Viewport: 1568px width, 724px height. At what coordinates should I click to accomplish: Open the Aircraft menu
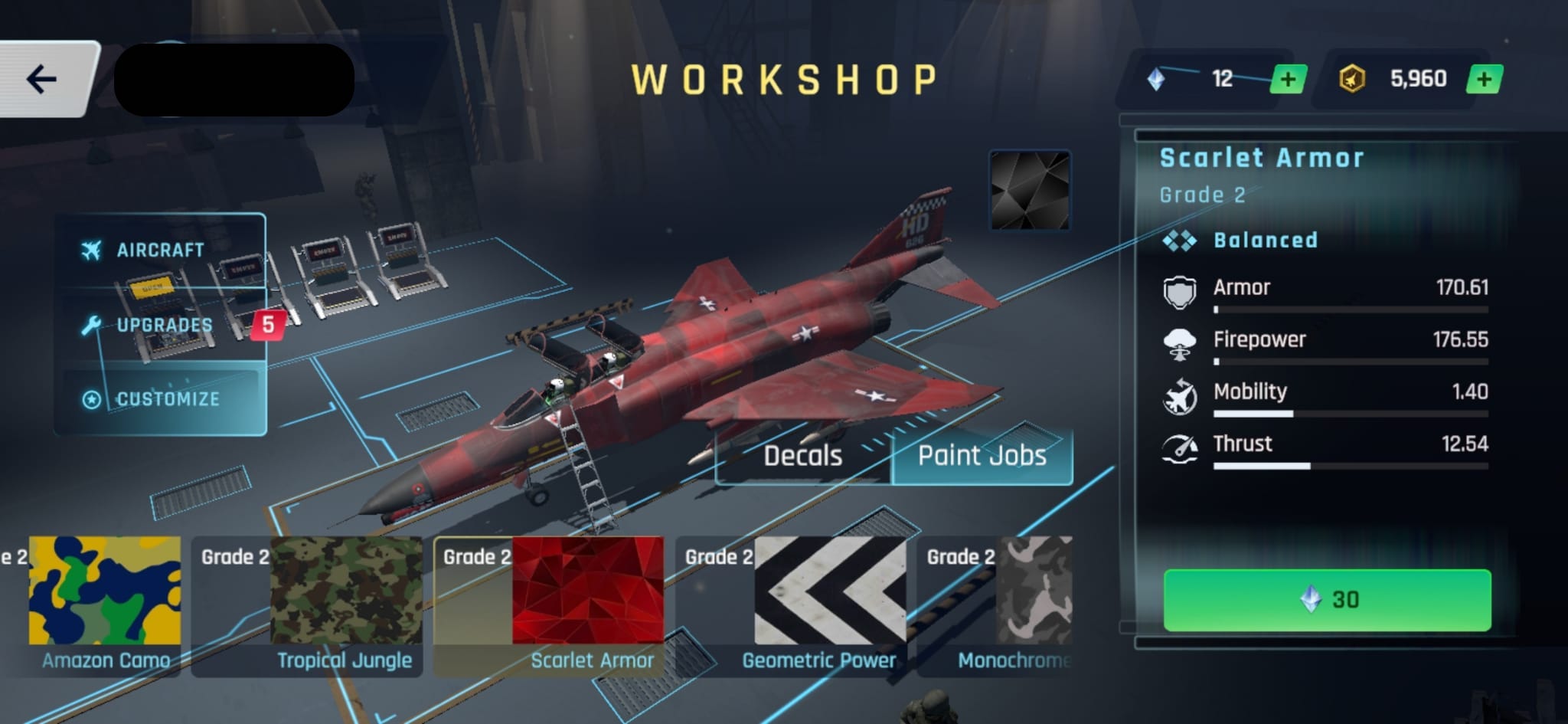pyautogui.click(x=159, y=251)
